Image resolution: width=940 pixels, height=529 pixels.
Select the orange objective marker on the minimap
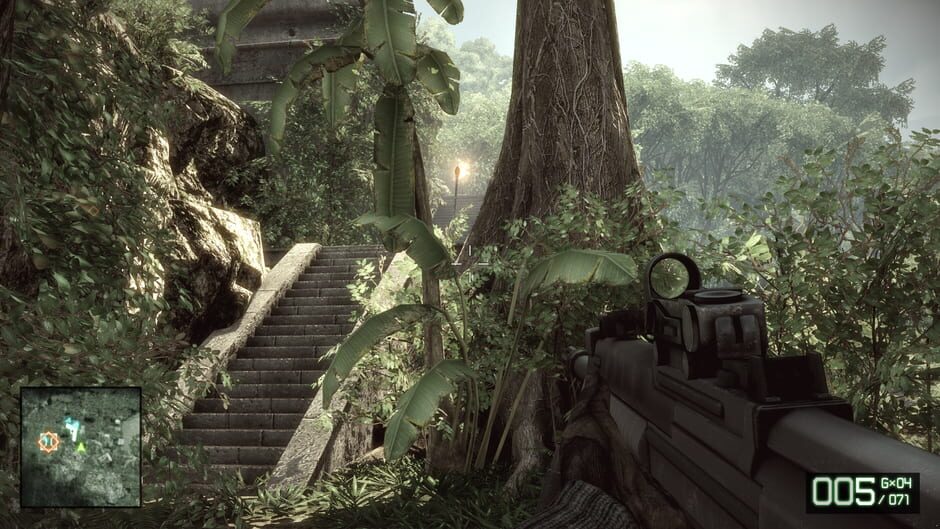click(47, 439)
